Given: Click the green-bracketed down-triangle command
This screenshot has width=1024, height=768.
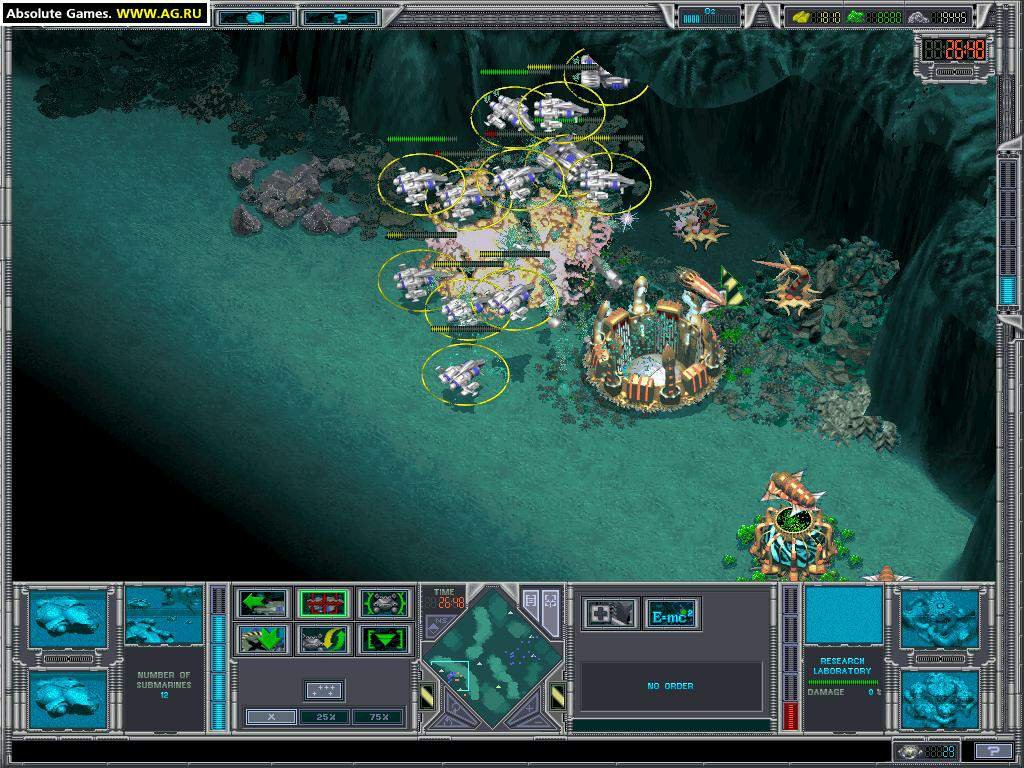Looking at the screenshot, I should [x=385, y=639].
